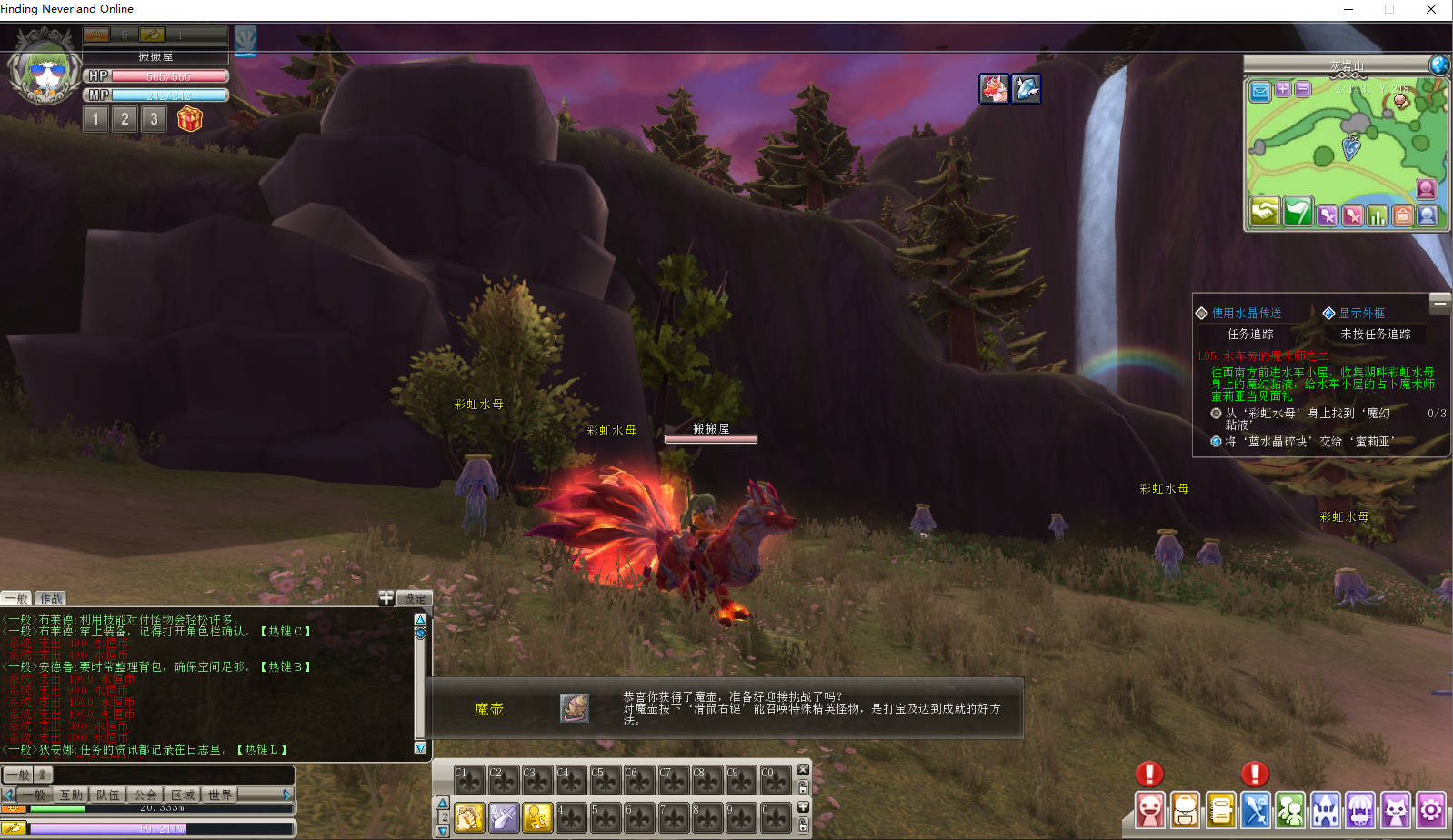Select the 世界 chat channel

coord(220,795)
